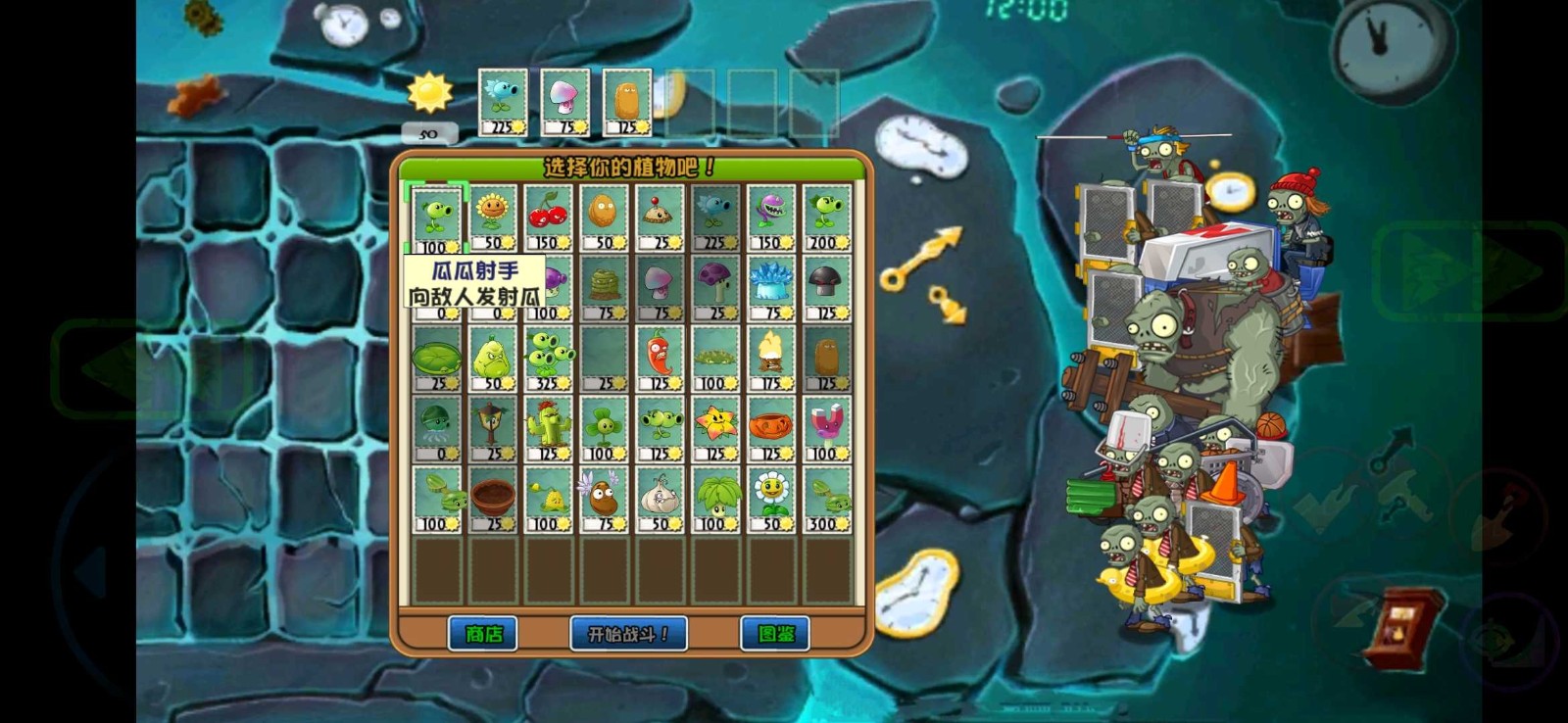This screenshot has width=1568, height=723.
Task: Choose the Repeater seed card costing 200
Action: pyautogui.click(x=828, y=217)
